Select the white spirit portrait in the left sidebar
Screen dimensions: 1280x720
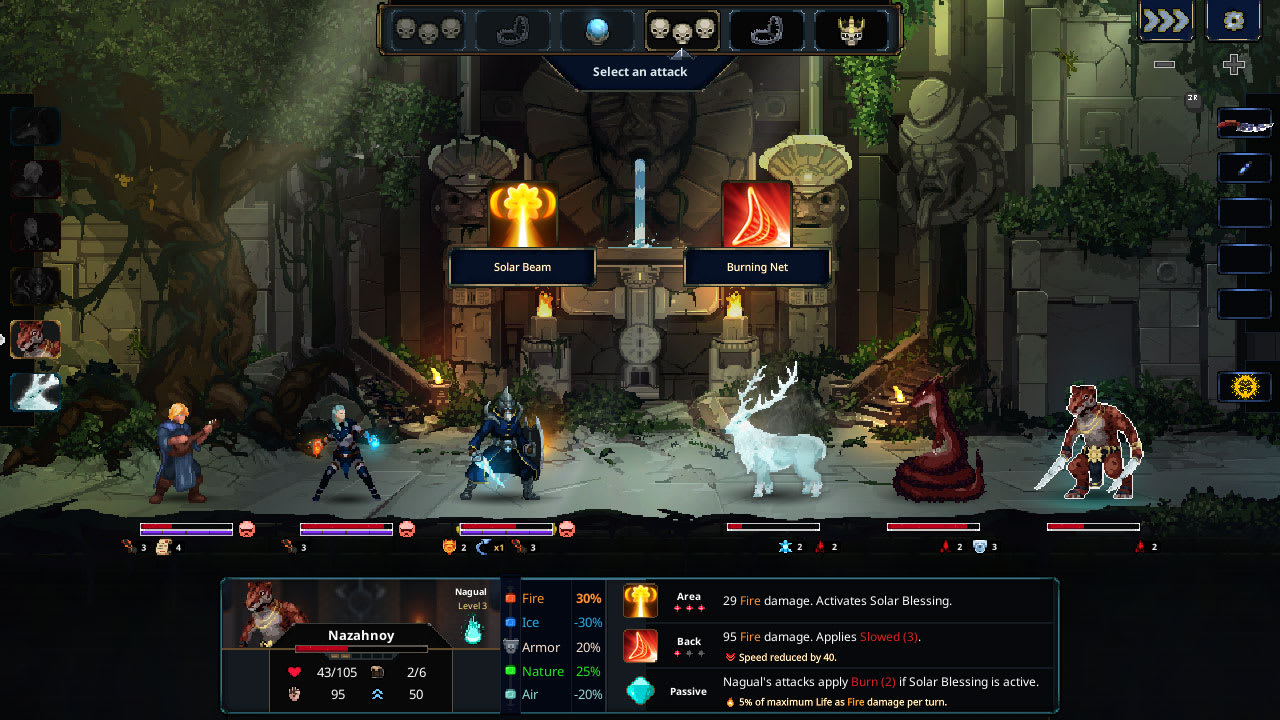click(34, 391)
